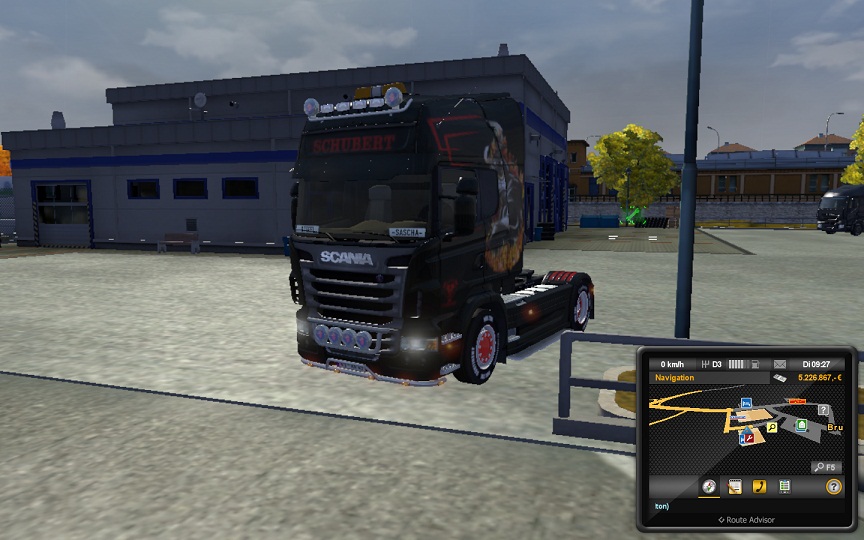The height and width of the screenshot is (540, 864).
Task: Switch to the job info notepad tab
Action: [735, 487]
